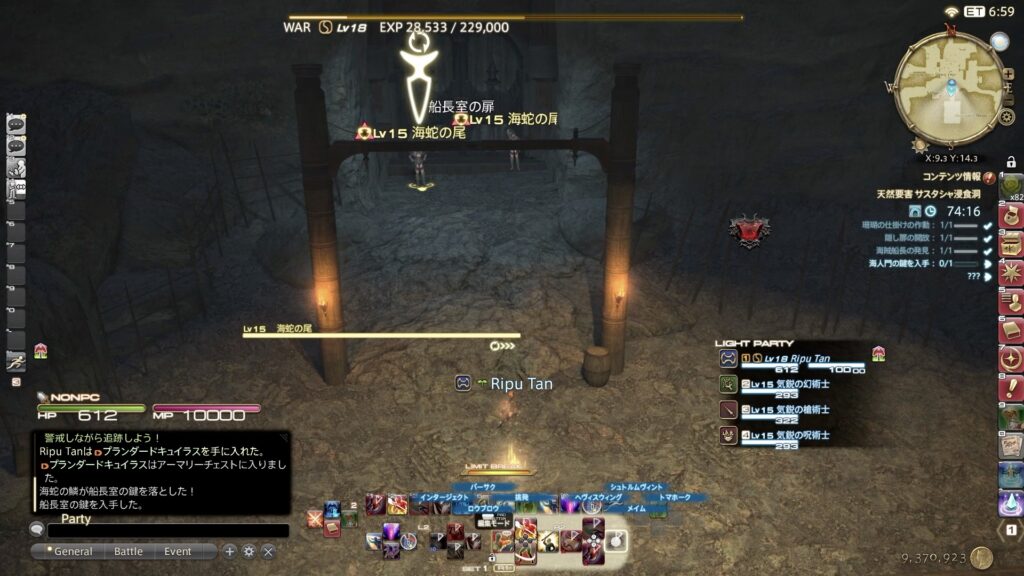Screen dimensions: 1024x576
Task: Select the 海蛇の尾 target health bar
Action: coord(381,336)
